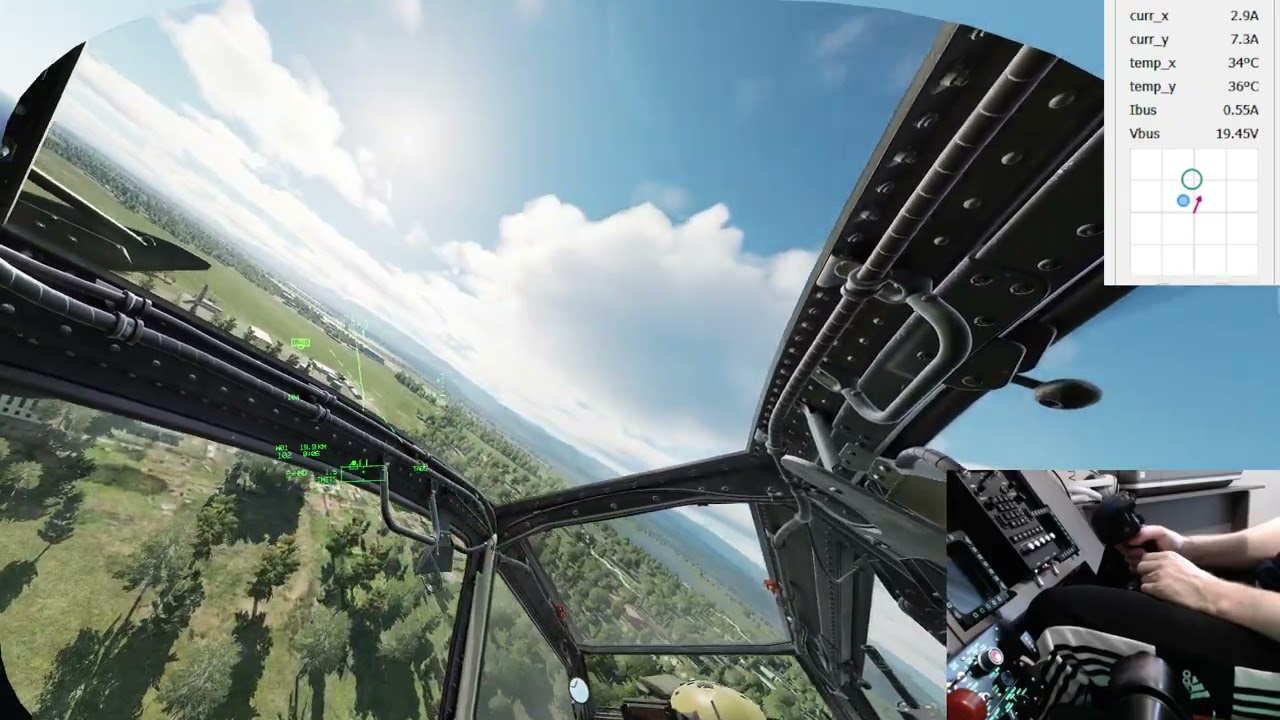Click the blue stick position dot

pyautogui.click(x=1184, y=200)
